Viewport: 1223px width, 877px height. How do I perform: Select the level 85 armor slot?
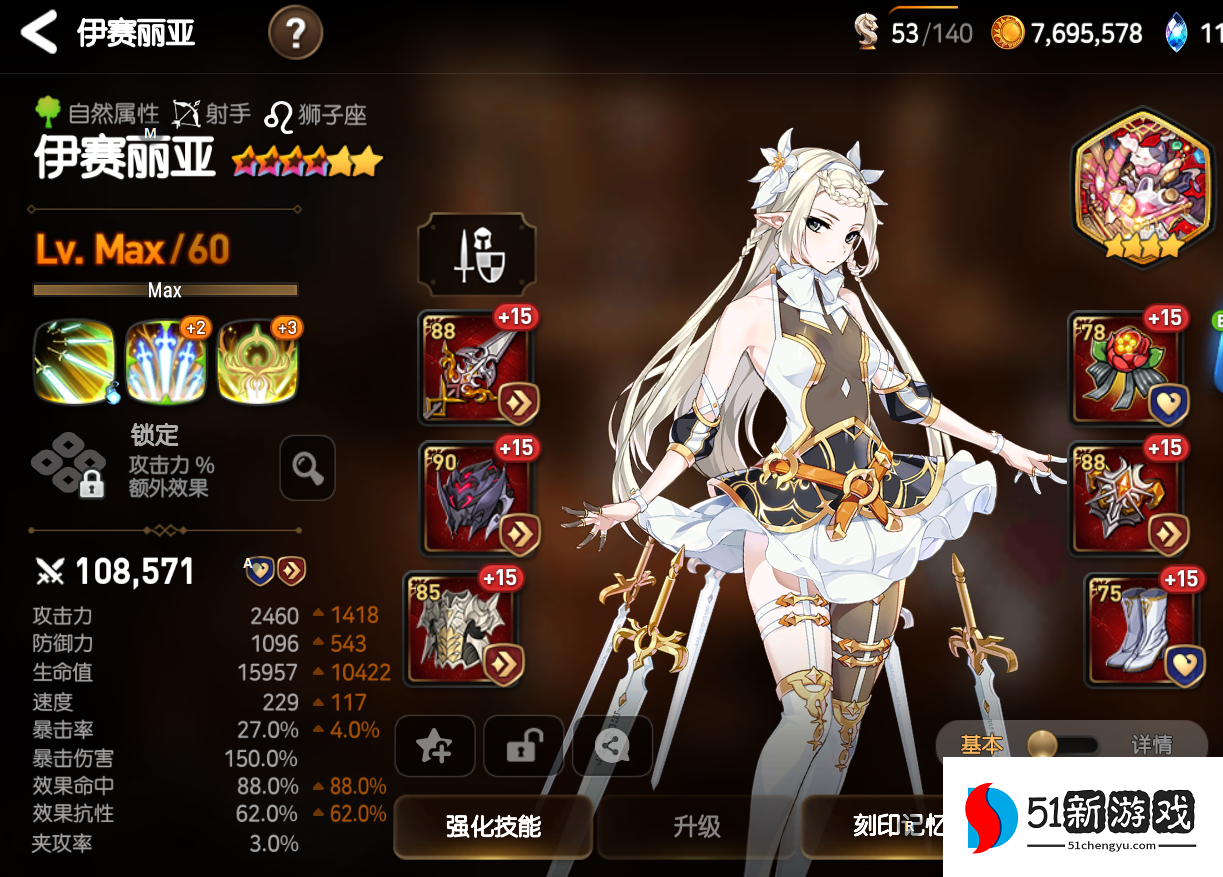(x=464, y=627)
